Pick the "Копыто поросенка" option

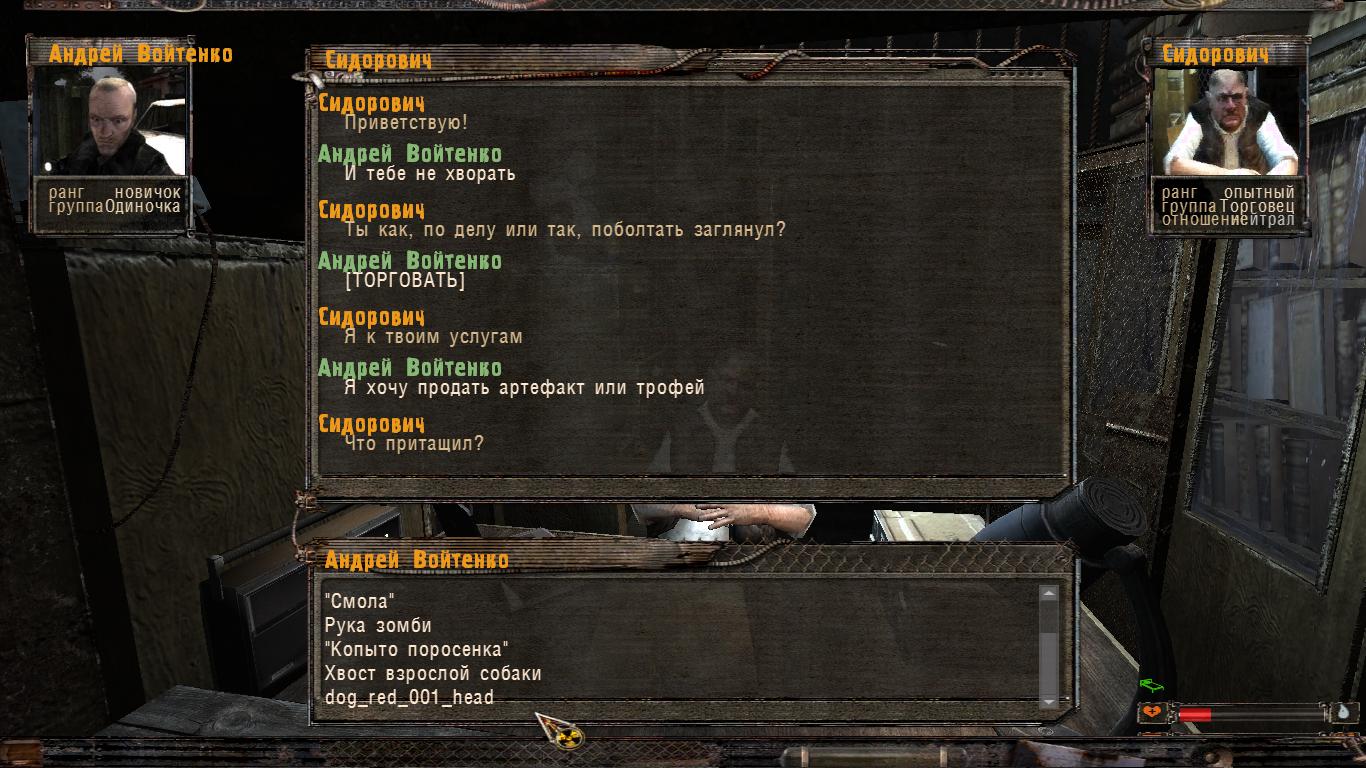coord(417,650)
